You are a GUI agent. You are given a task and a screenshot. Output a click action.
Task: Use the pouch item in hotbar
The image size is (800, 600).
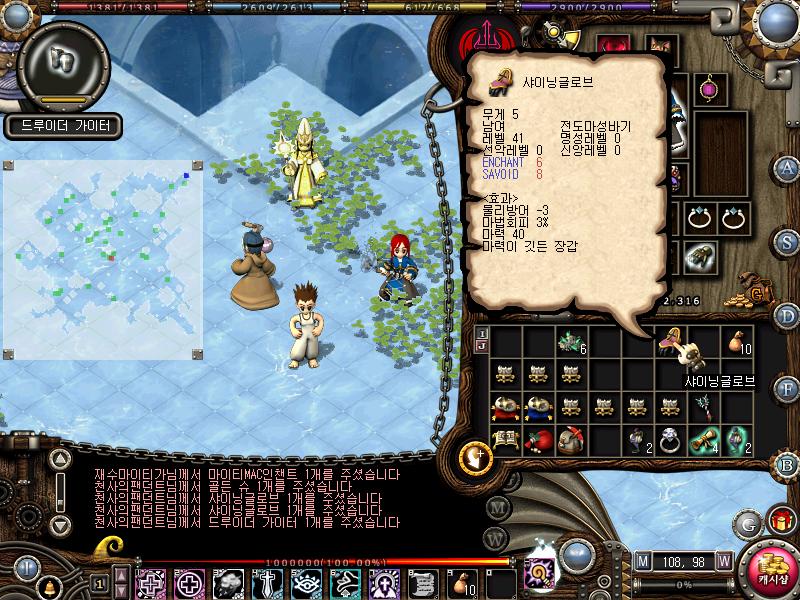[463, 582]
